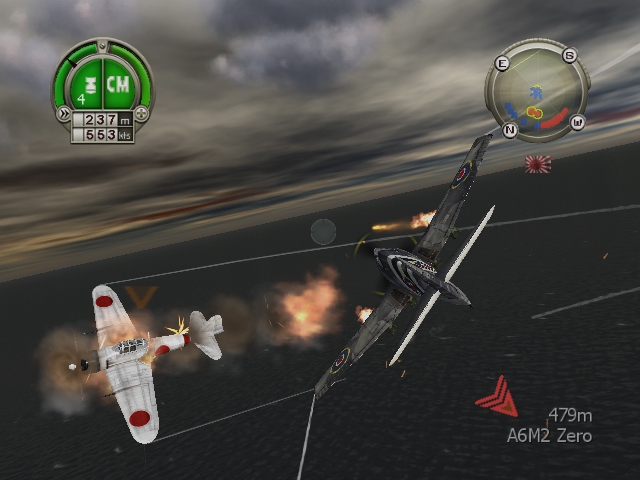This screenshot has height=480, width=640.
Task: Select the A6M2 Zero target label
Action: click(549, 435)
